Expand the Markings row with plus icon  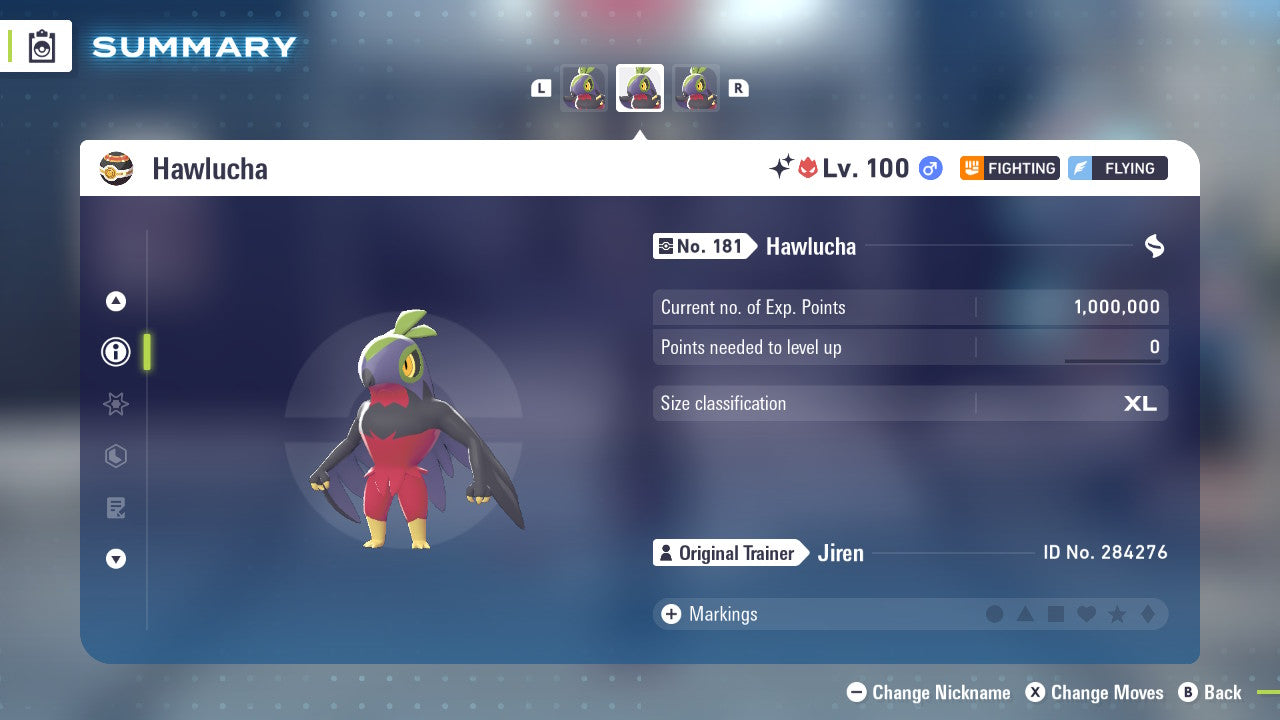tap(671, 614)
